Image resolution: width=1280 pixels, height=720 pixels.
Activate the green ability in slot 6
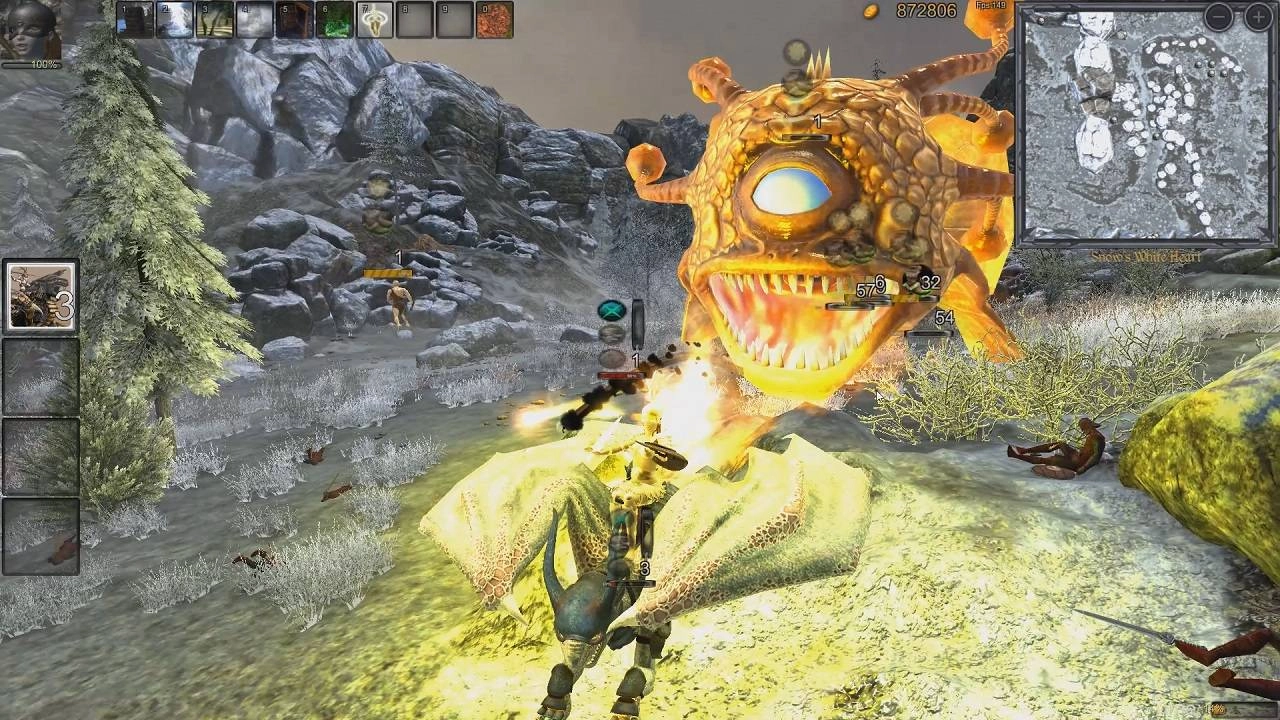coord(335,20)
